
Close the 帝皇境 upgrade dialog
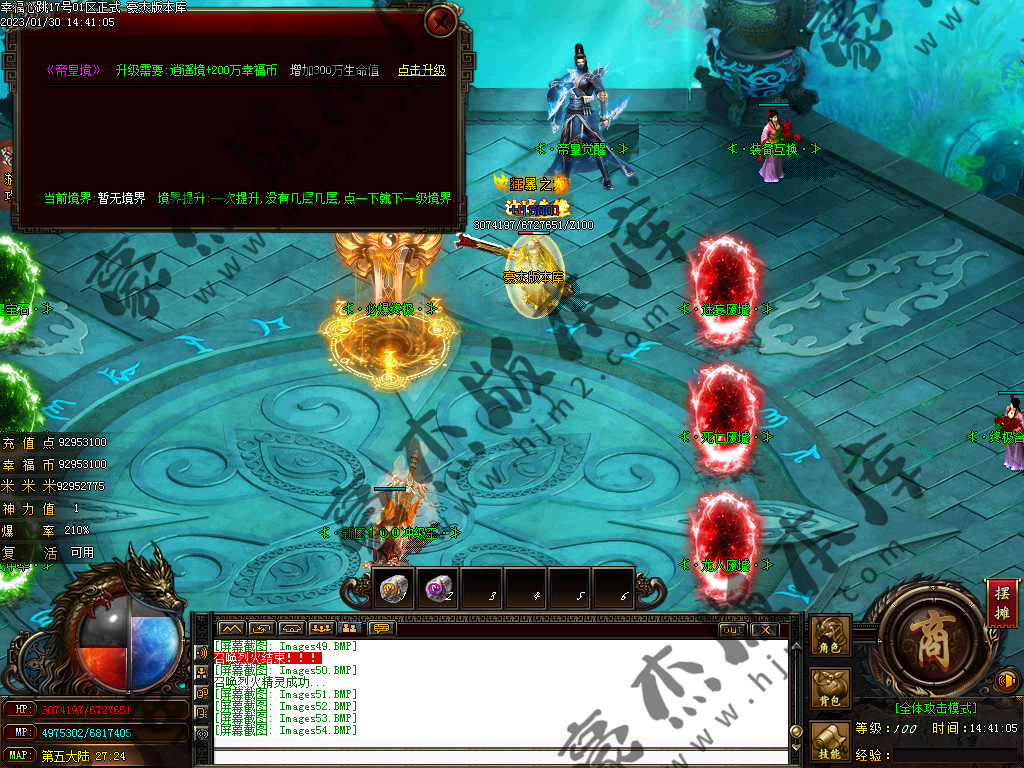[440, 21]
